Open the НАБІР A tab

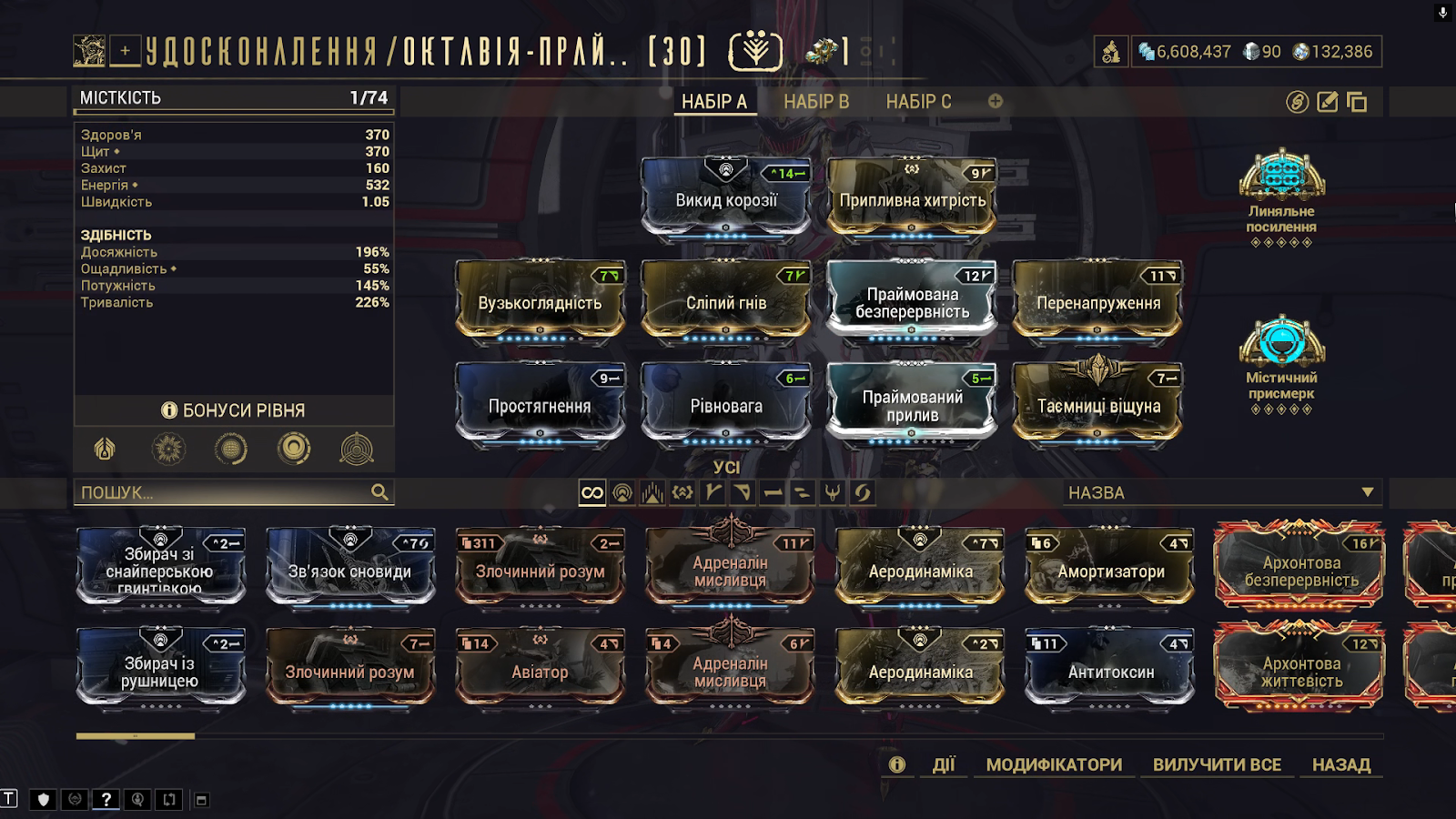click(714, 102)
